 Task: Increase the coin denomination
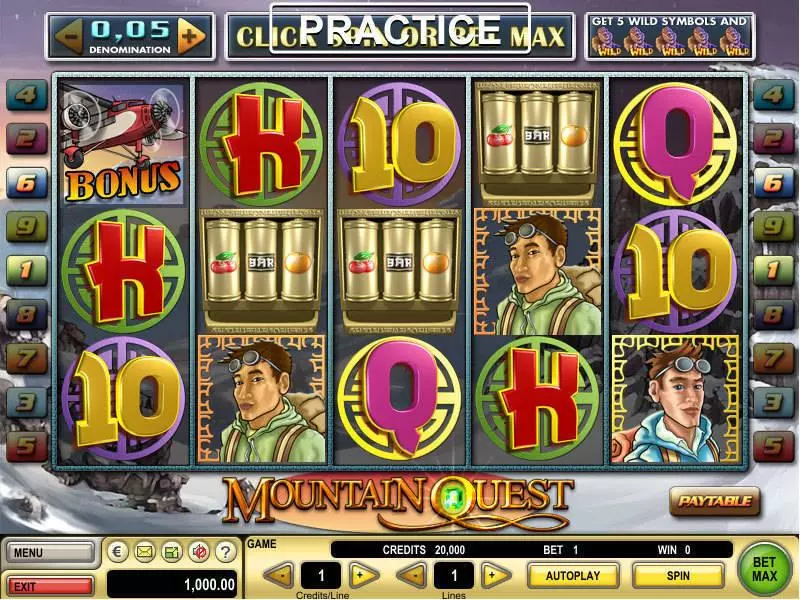[190, 37]
